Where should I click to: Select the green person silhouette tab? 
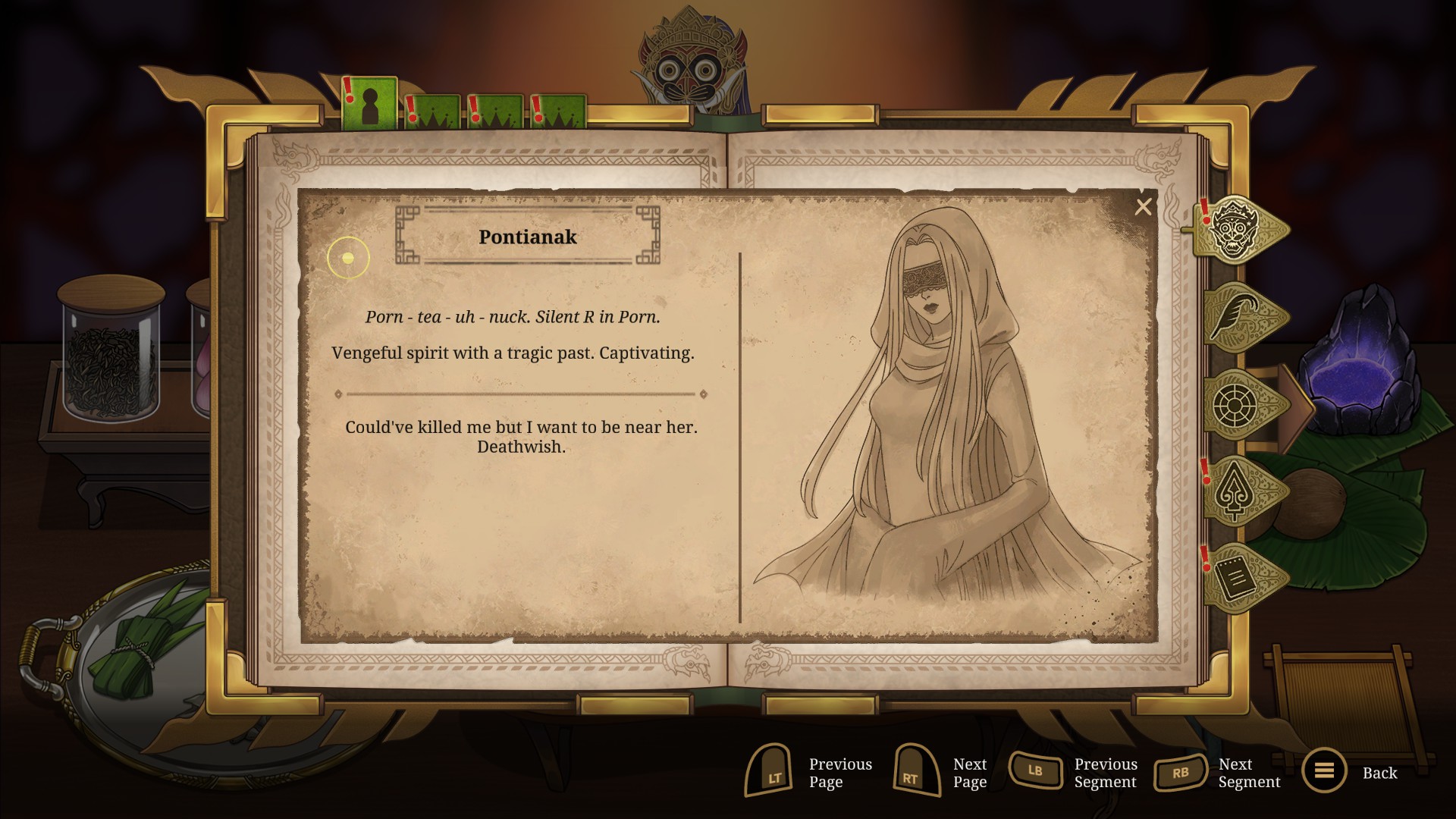tap(369, 105)
